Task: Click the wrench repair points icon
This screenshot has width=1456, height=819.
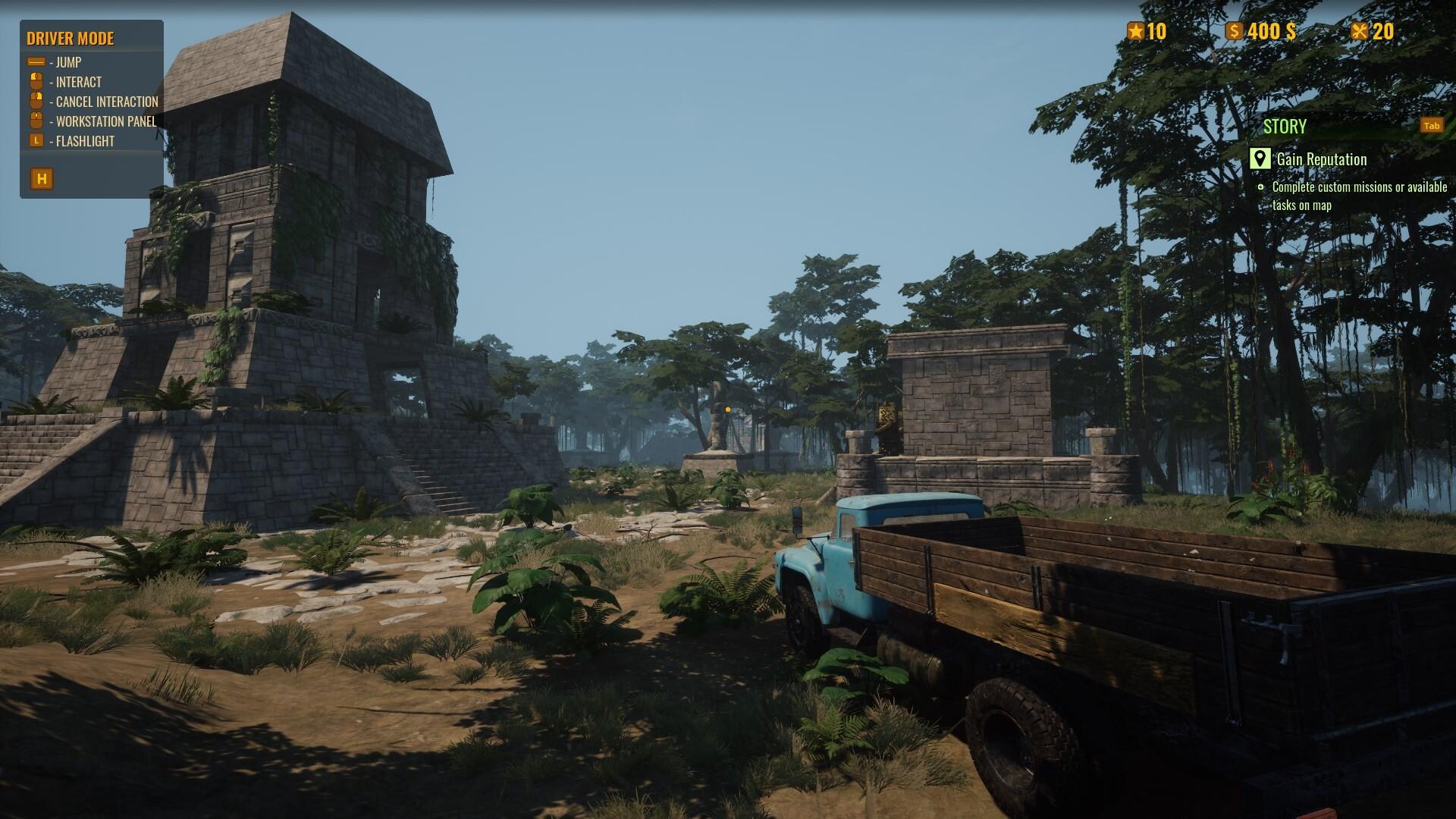Action: pyautogui.click(x=1359, y=32)
